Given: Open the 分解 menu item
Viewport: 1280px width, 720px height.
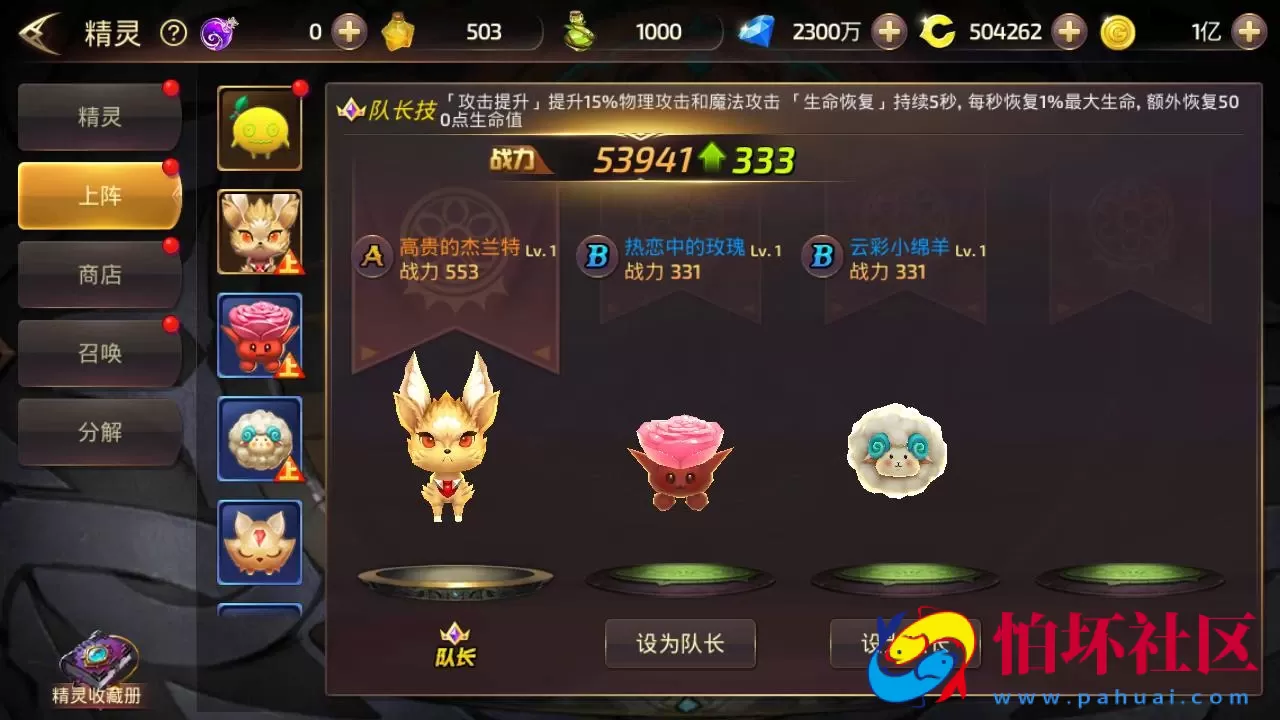Looking at the screenshot, I should pyautogui.click(x=99, y=432).
